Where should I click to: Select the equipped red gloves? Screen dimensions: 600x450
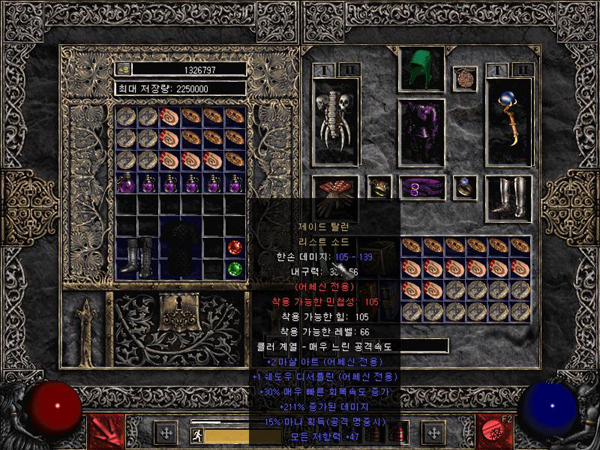(337, 187)
